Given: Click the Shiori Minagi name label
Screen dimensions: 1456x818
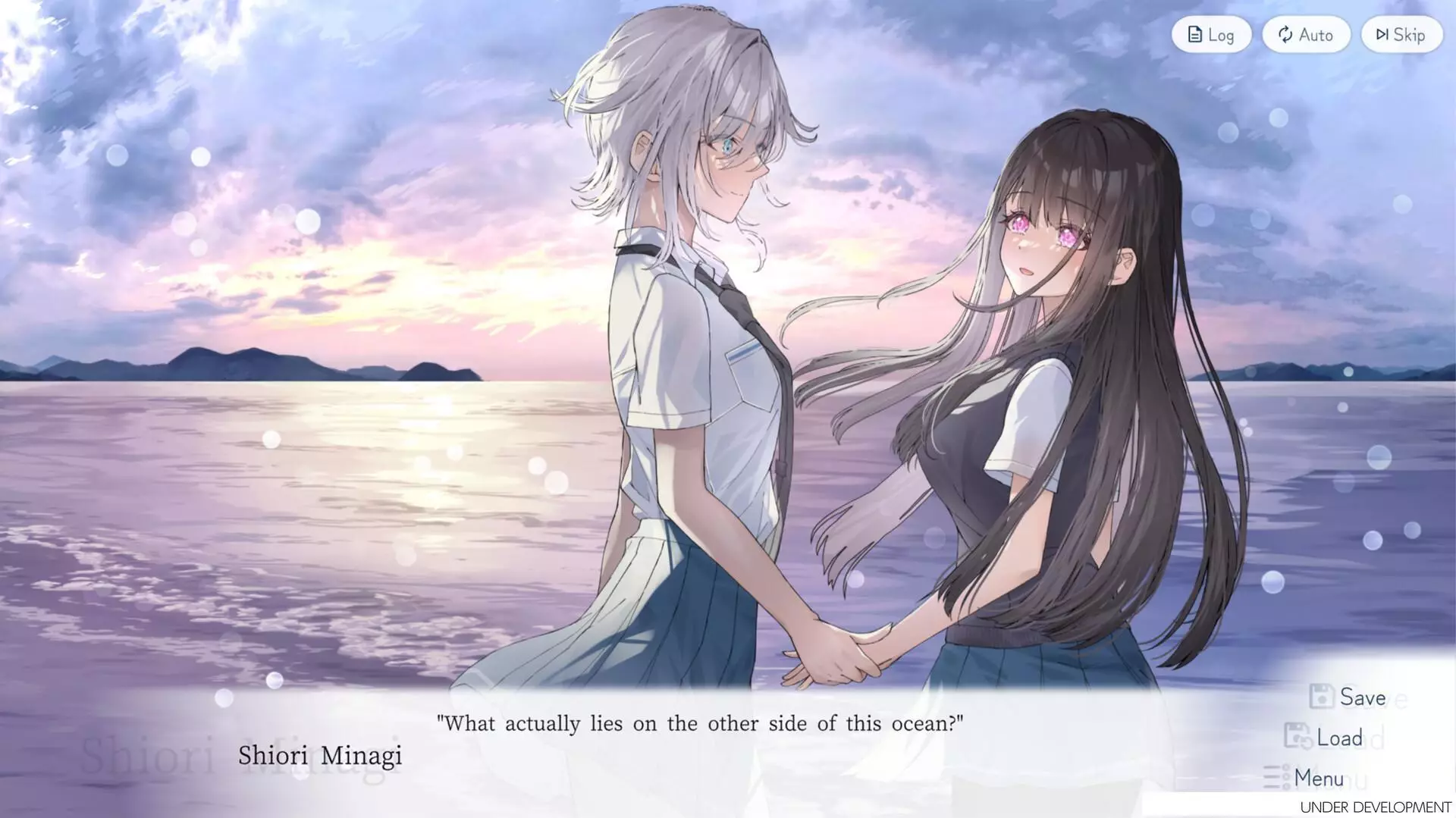Looking at the screenshot, I should [x=322, y=755].
